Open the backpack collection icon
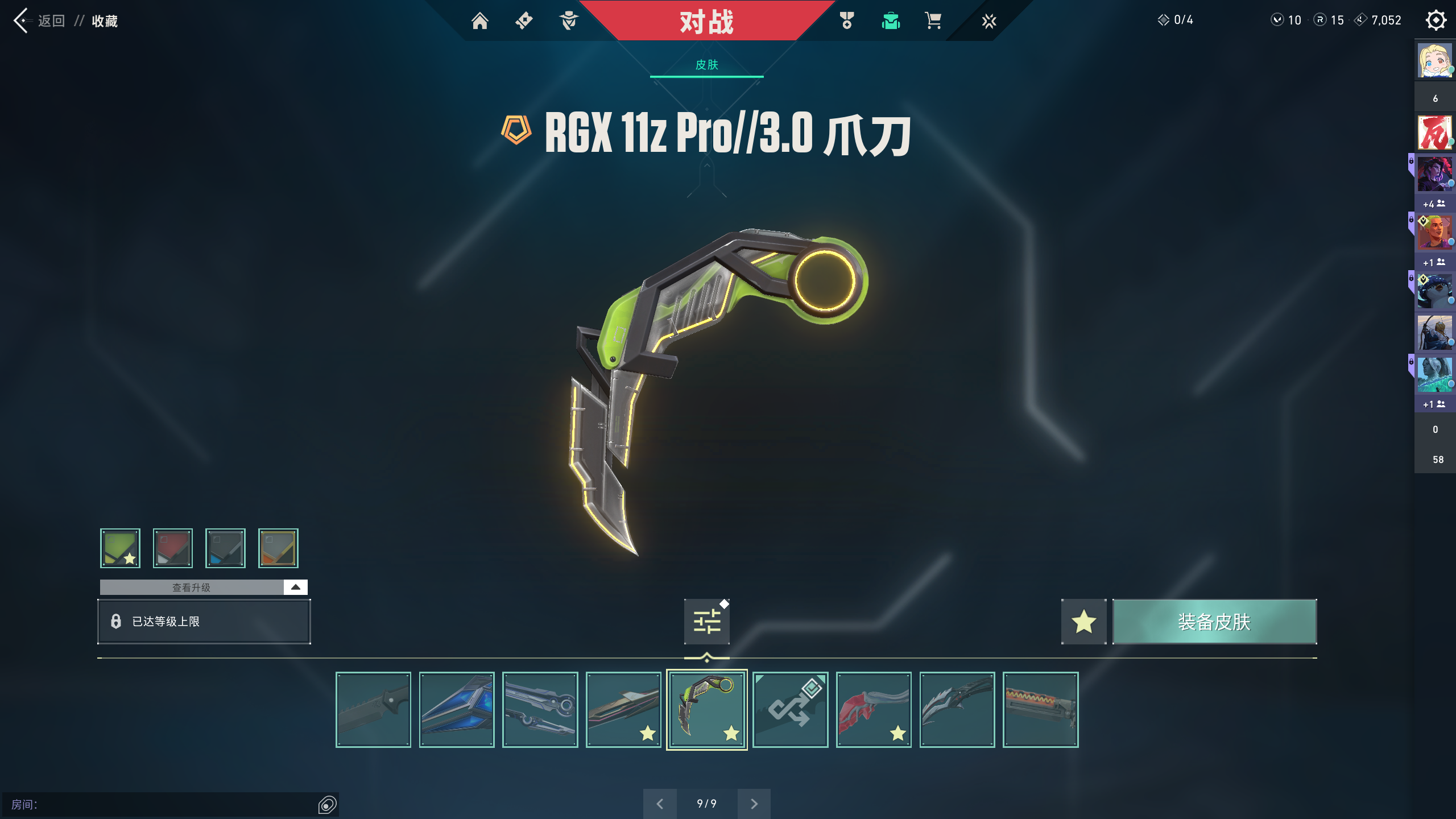The image size is (1456, 819). coord(890,21)
